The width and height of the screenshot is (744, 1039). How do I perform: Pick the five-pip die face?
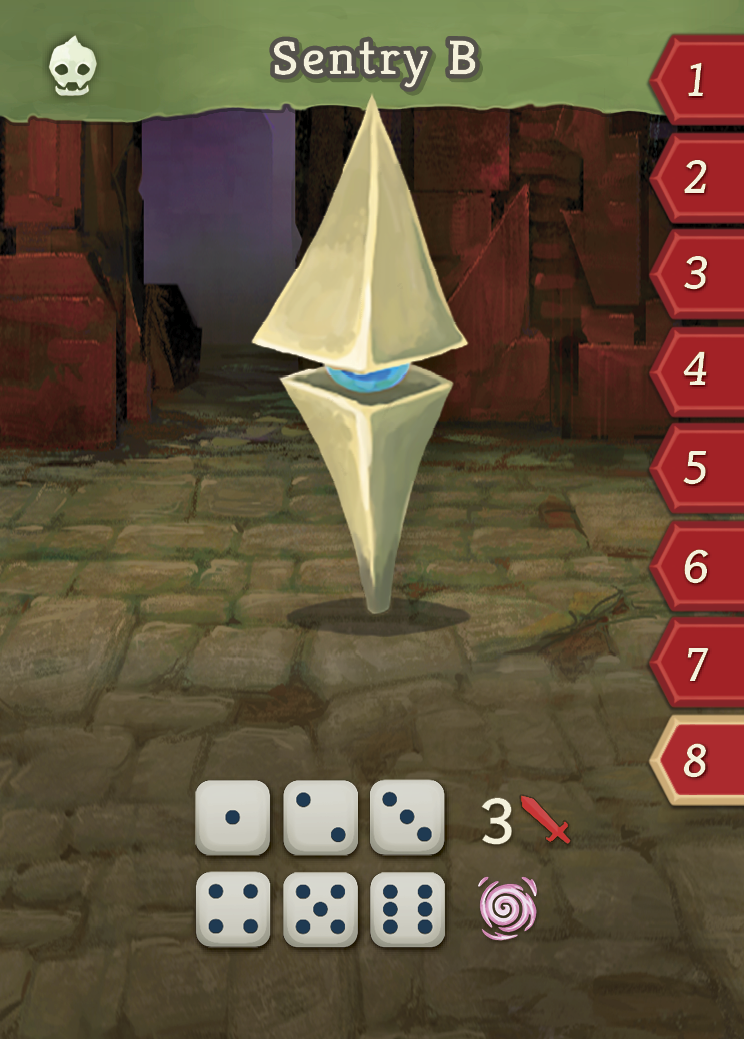click(x=320, y=908)
